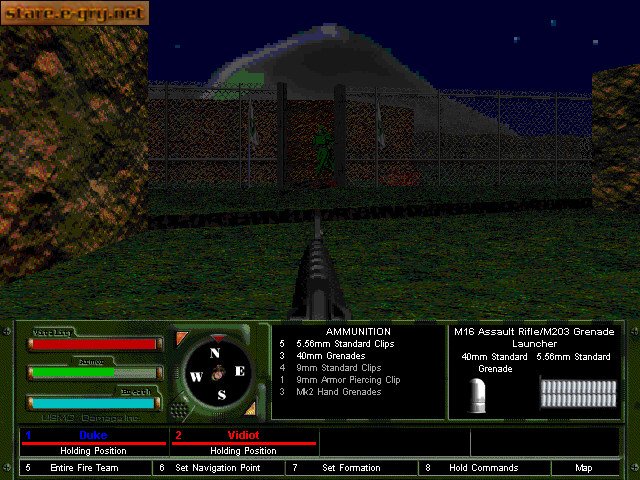Select squad member Vidiot
This screenshot has height=480, width=640.
[x=244, y=436]
